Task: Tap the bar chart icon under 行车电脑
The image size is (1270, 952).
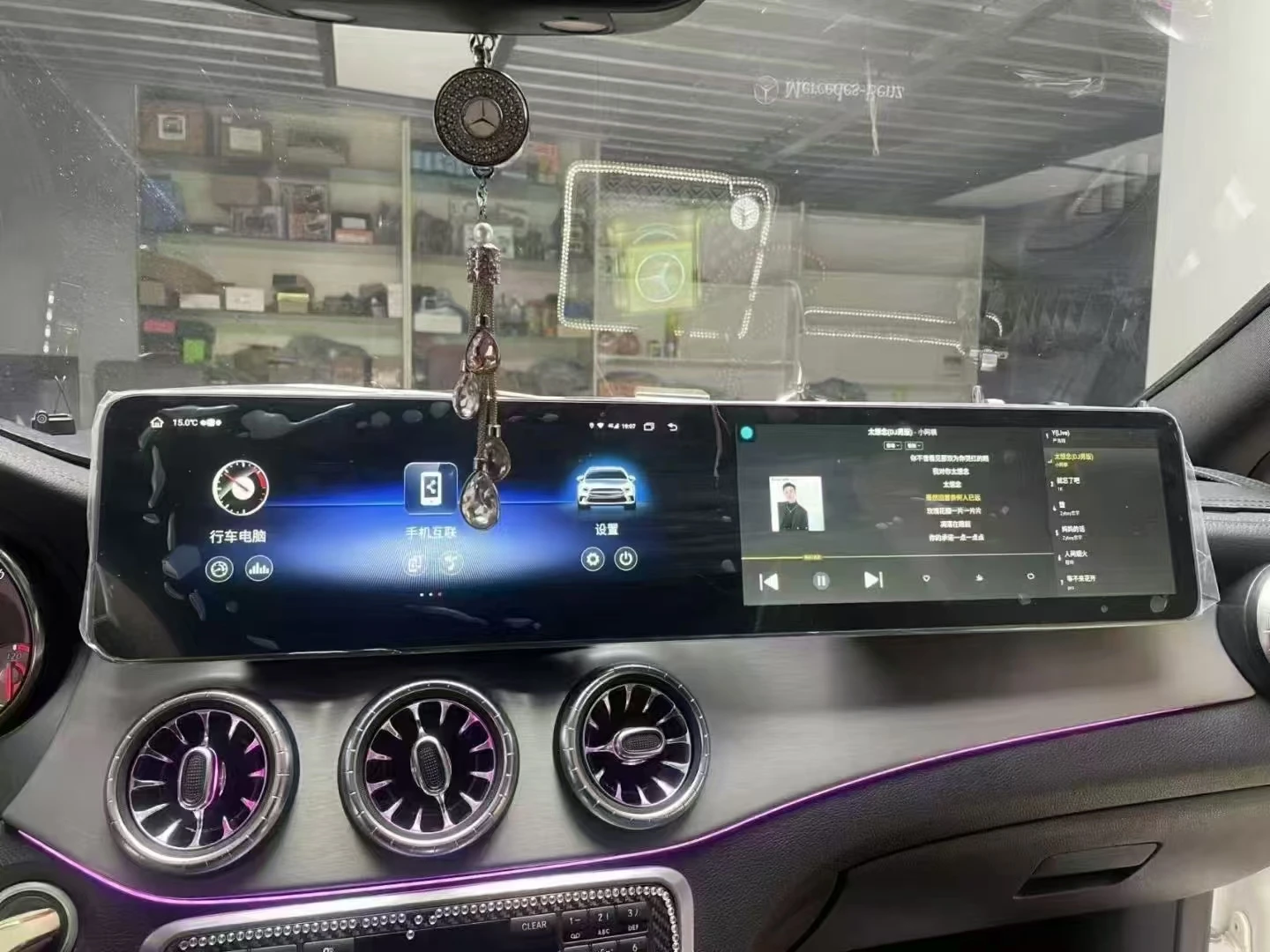Action: (x=258, y=569)
